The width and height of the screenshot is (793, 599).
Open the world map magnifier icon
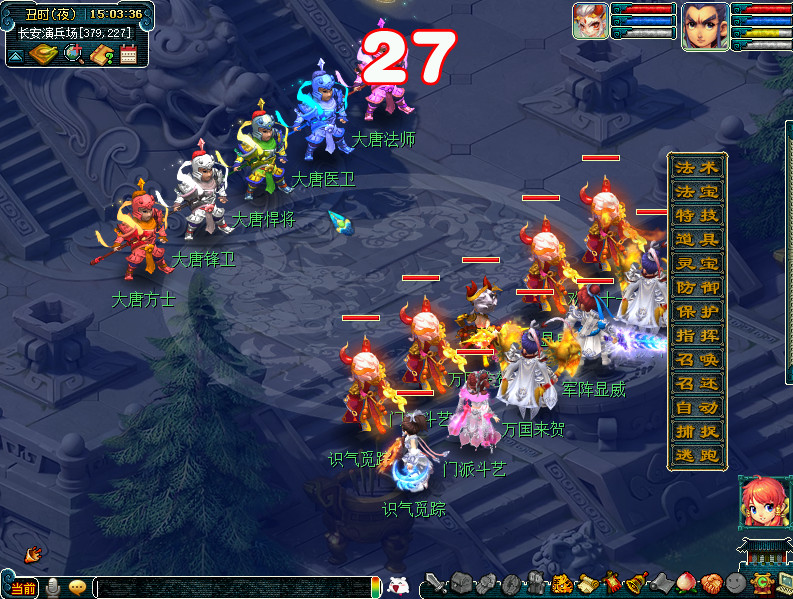(73, 55)
